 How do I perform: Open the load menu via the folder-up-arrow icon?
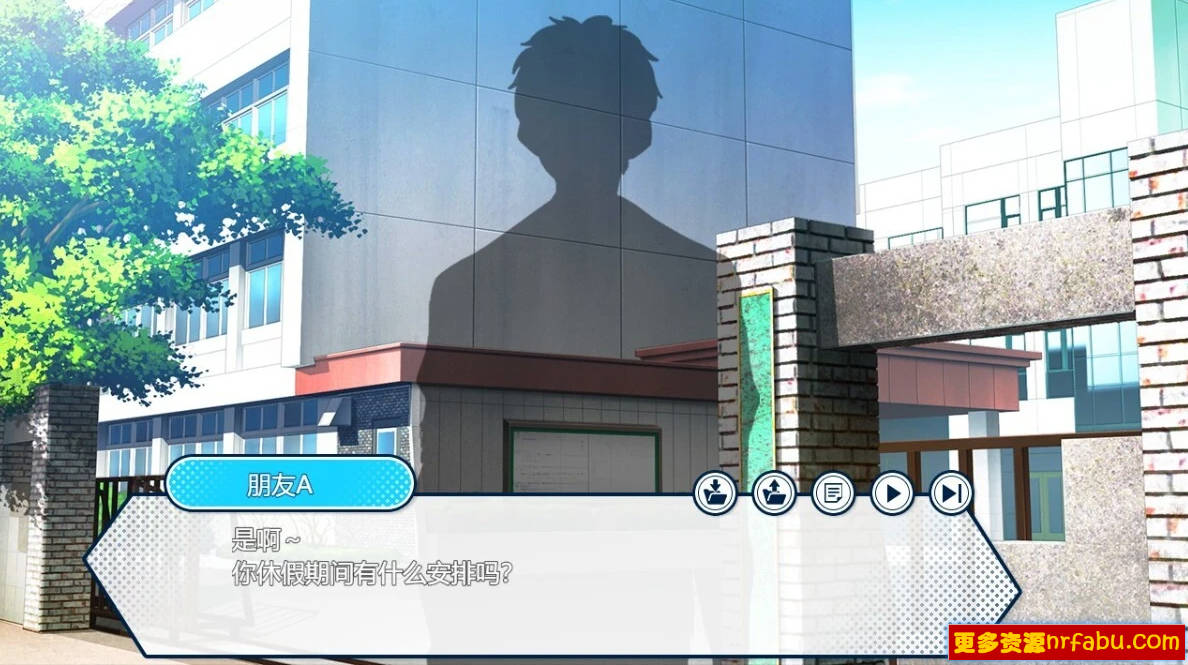774,493
